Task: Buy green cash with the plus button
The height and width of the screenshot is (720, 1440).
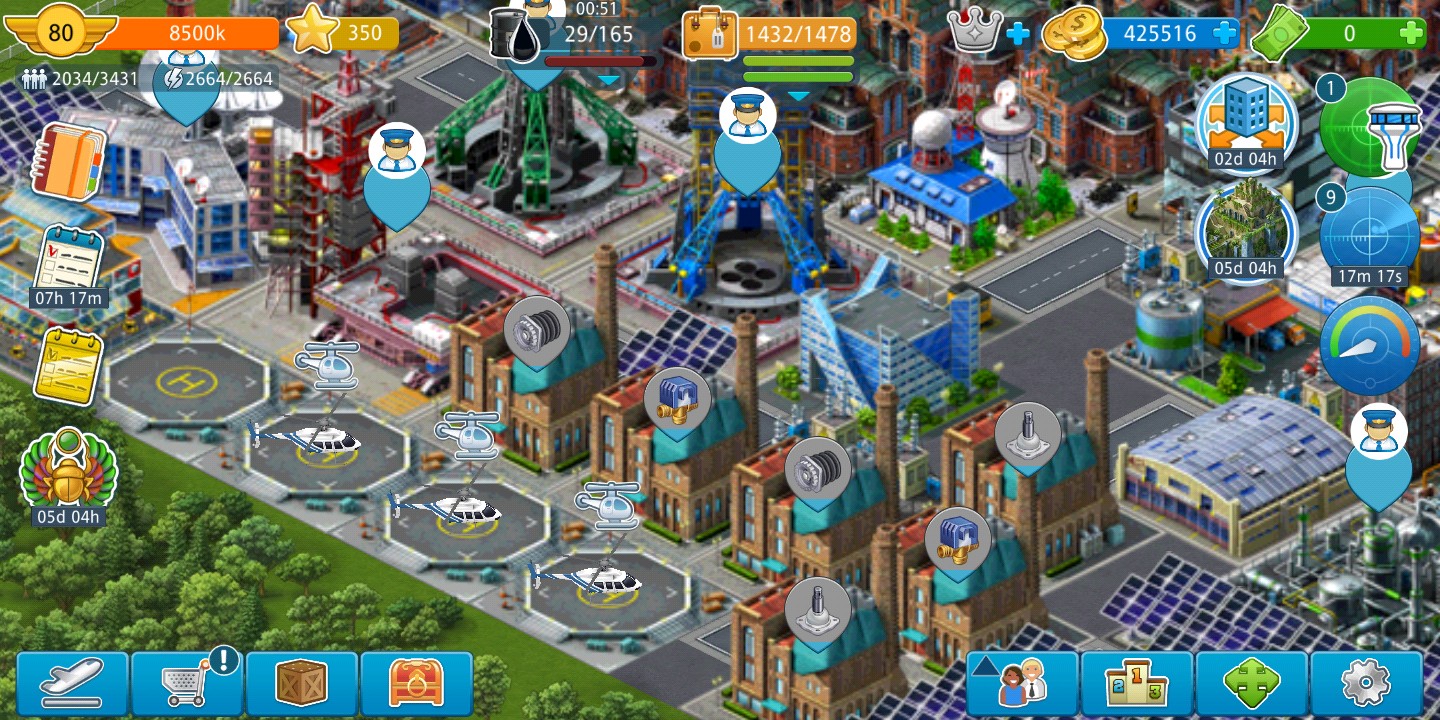Action: tap(1411, 34)
